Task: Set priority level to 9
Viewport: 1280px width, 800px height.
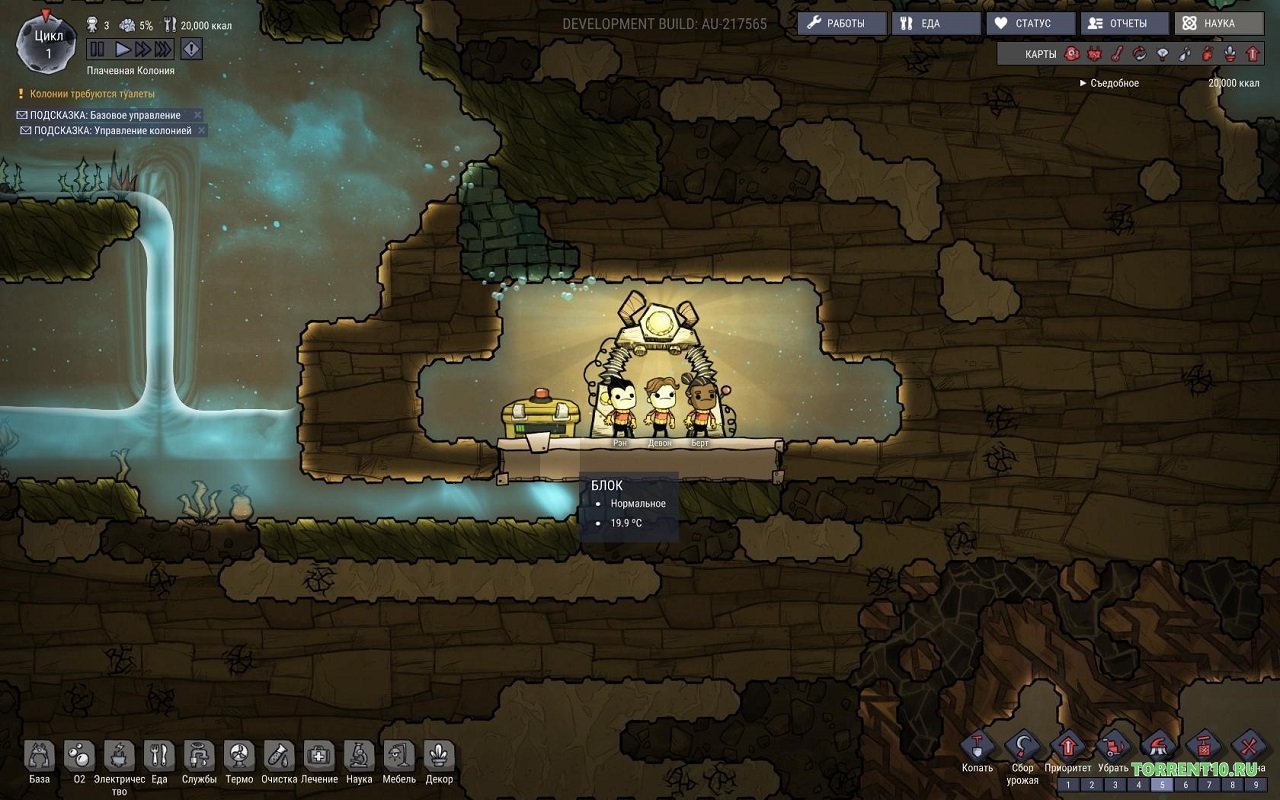Action: 1254,785
